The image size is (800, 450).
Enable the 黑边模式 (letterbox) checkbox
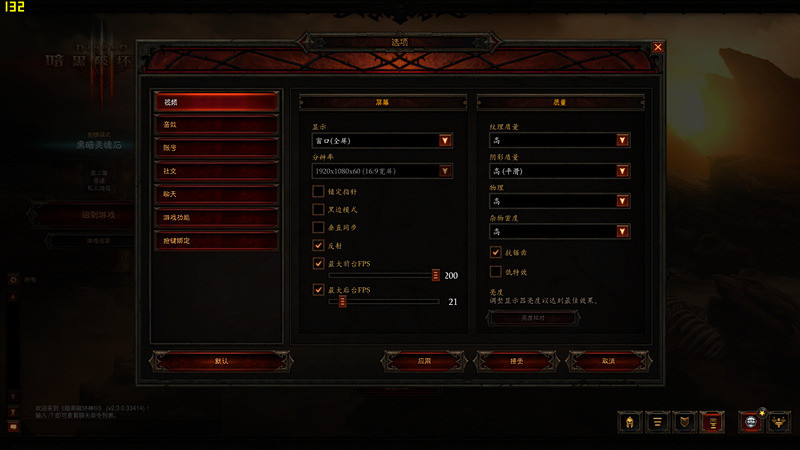coord(318,209)
